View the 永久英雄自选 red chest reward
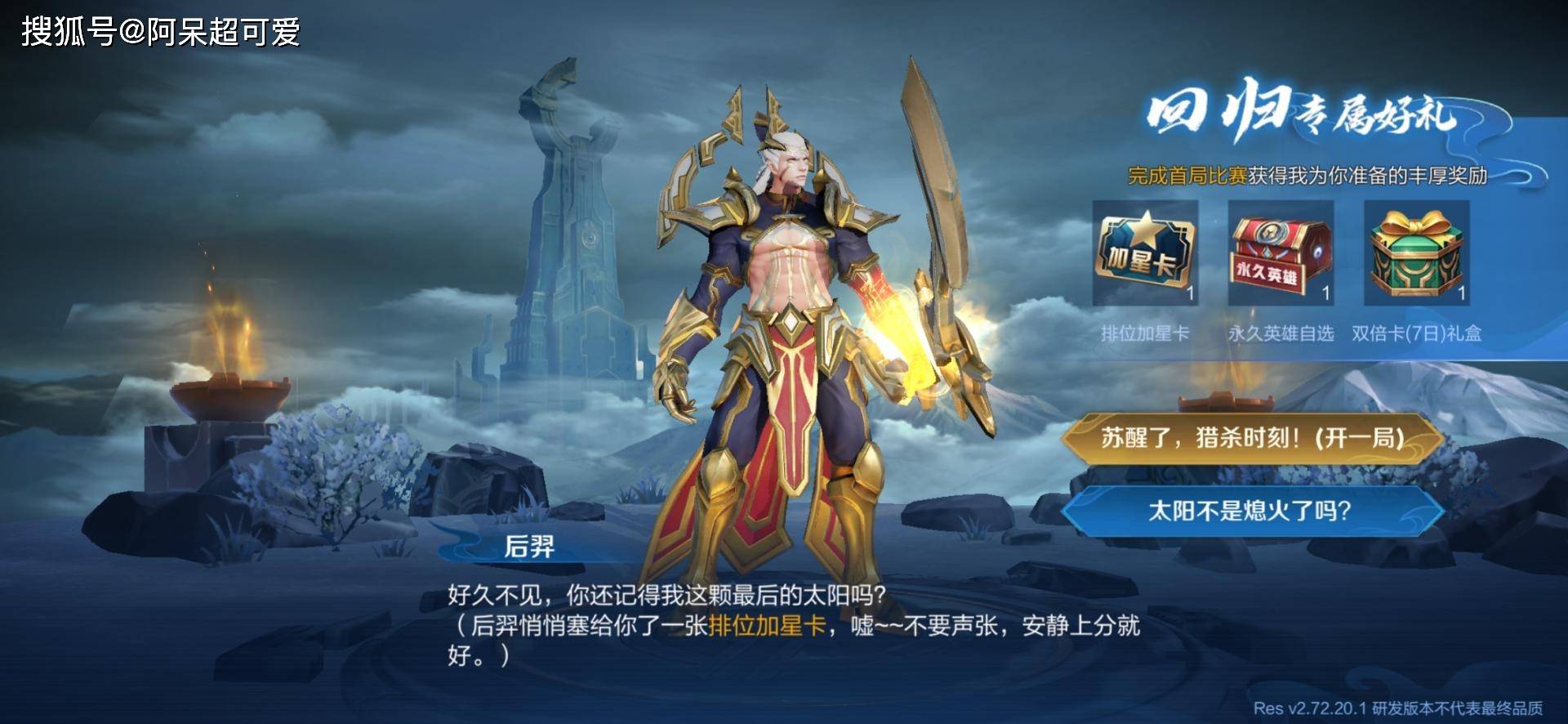1568x724 pixels. point(1281,253)
